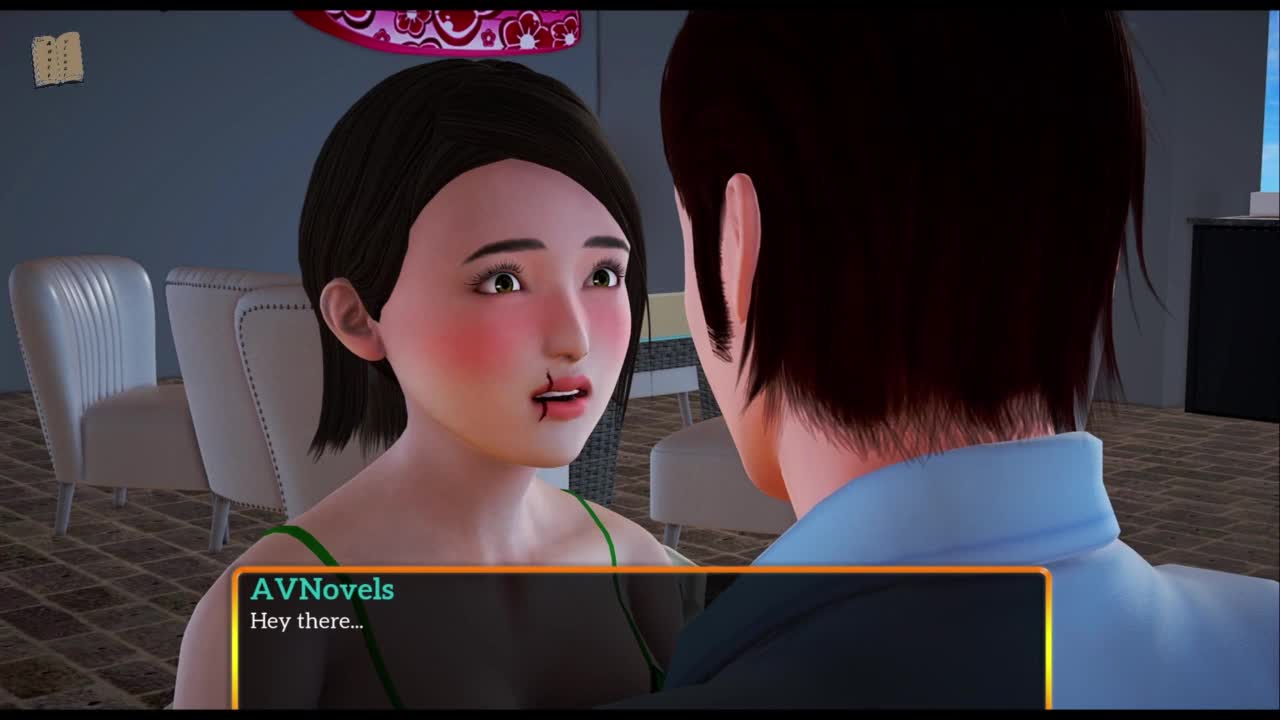Open the book journal icon
Screen dimensions: 1280x720
click(x=57, y=60)
